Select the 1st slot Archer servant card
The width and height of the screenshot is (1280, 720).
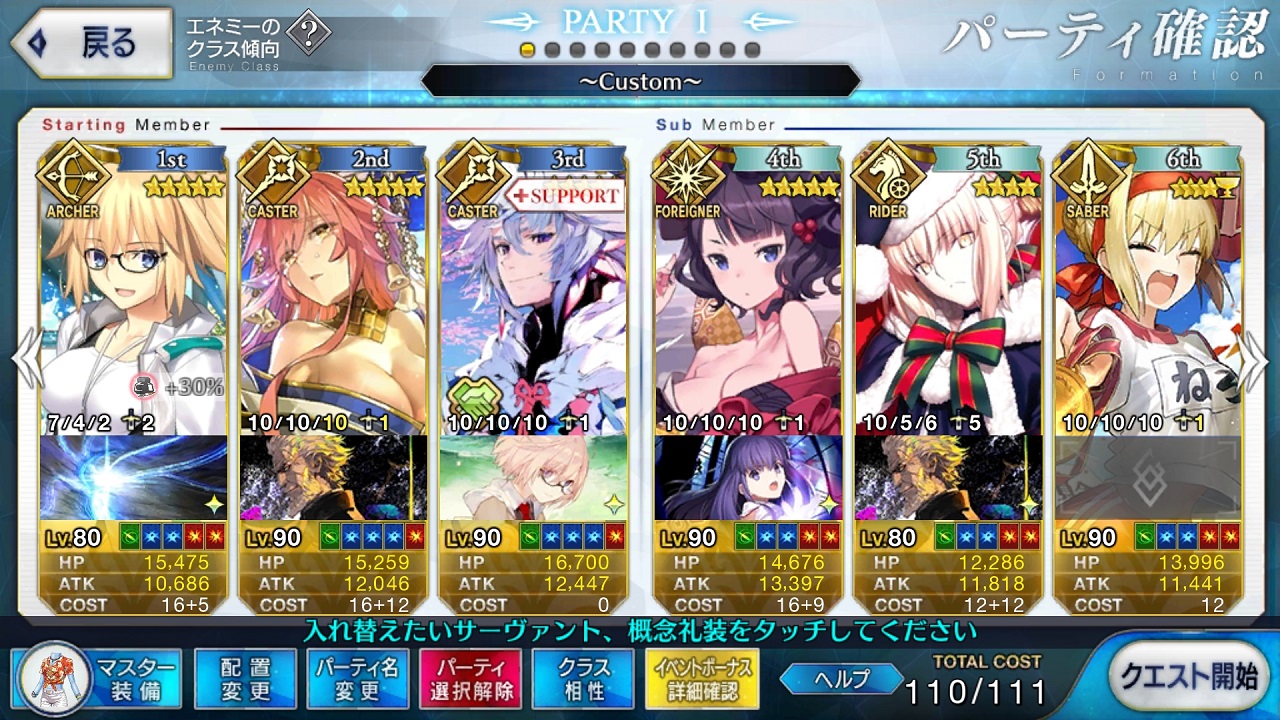133,300
